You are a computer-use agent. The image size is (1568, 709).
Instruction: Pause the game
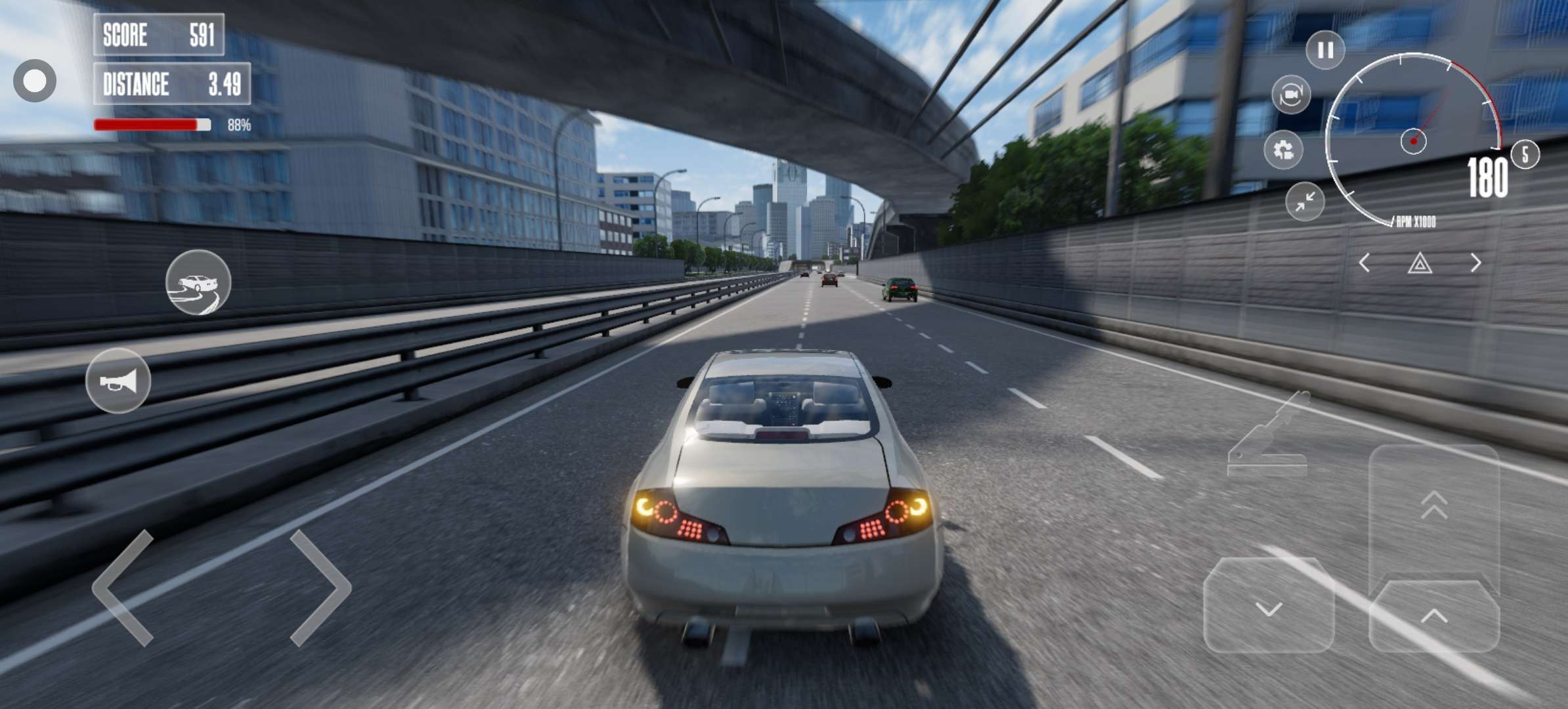coord(1325,50)
